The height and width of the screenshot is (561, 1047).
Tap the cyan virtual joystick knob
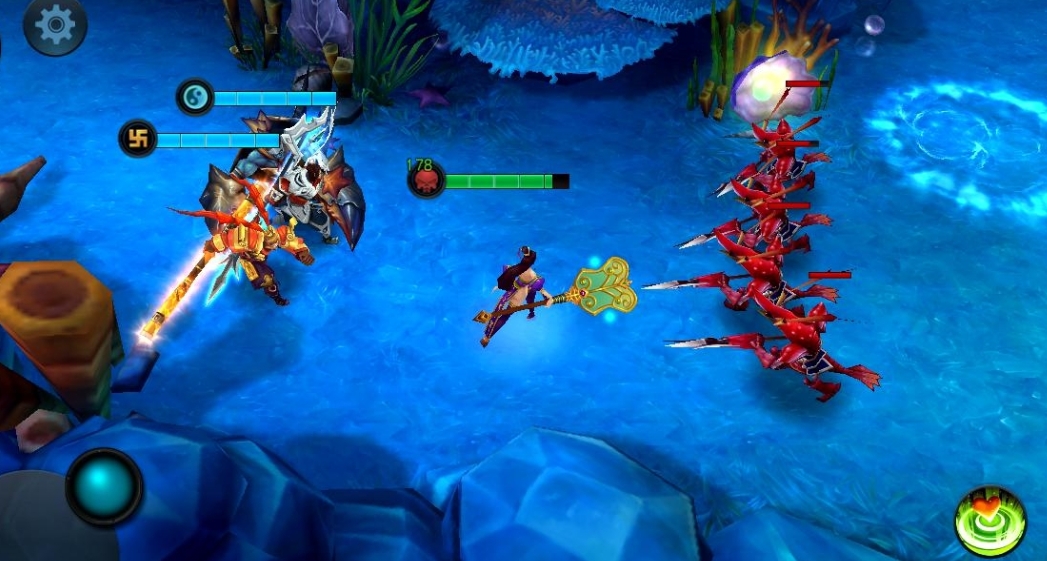pyautogui.click(x=104, y=487)
